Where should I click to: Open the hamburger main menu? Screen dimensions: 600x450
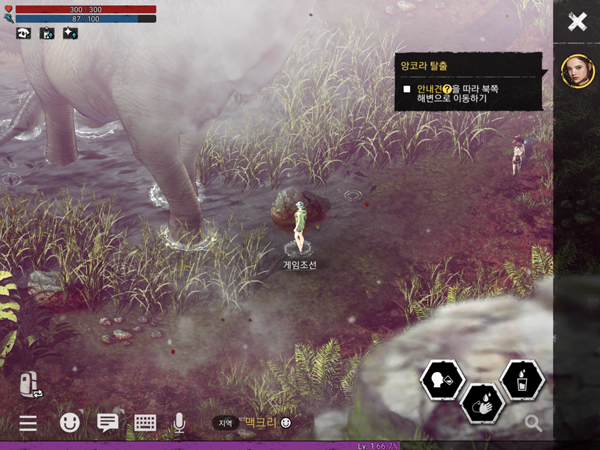(28, 423)
